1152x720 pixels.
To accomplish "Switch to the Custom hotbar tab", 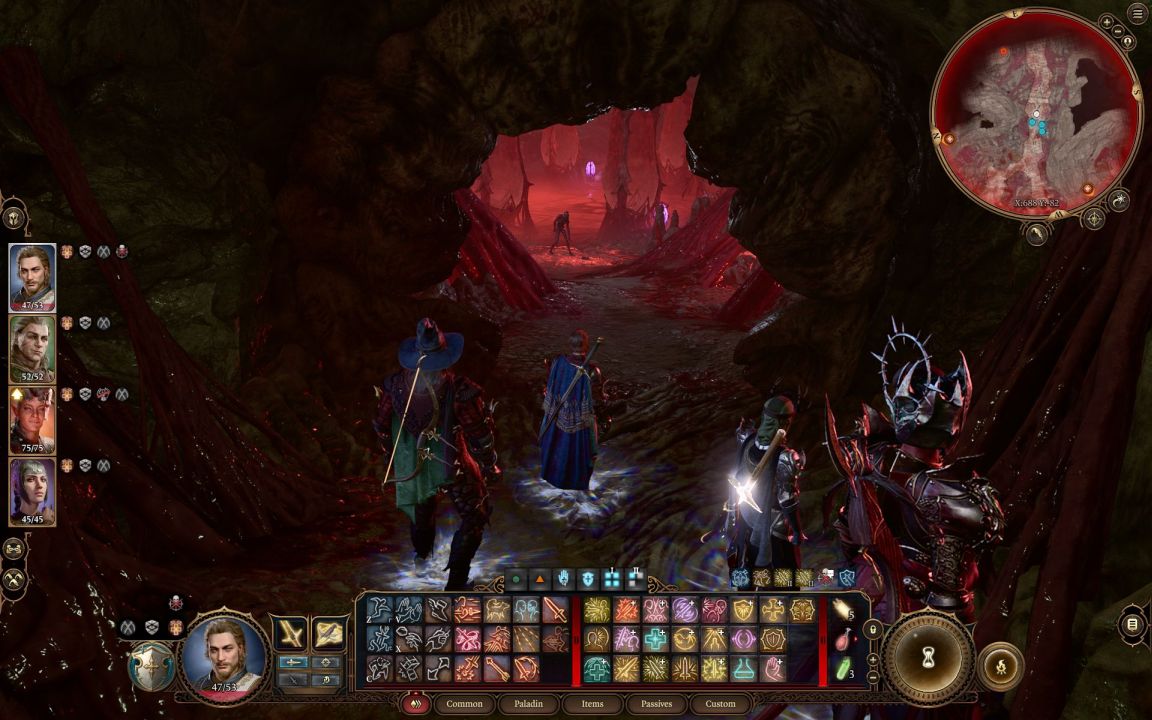I will point(720,704).
